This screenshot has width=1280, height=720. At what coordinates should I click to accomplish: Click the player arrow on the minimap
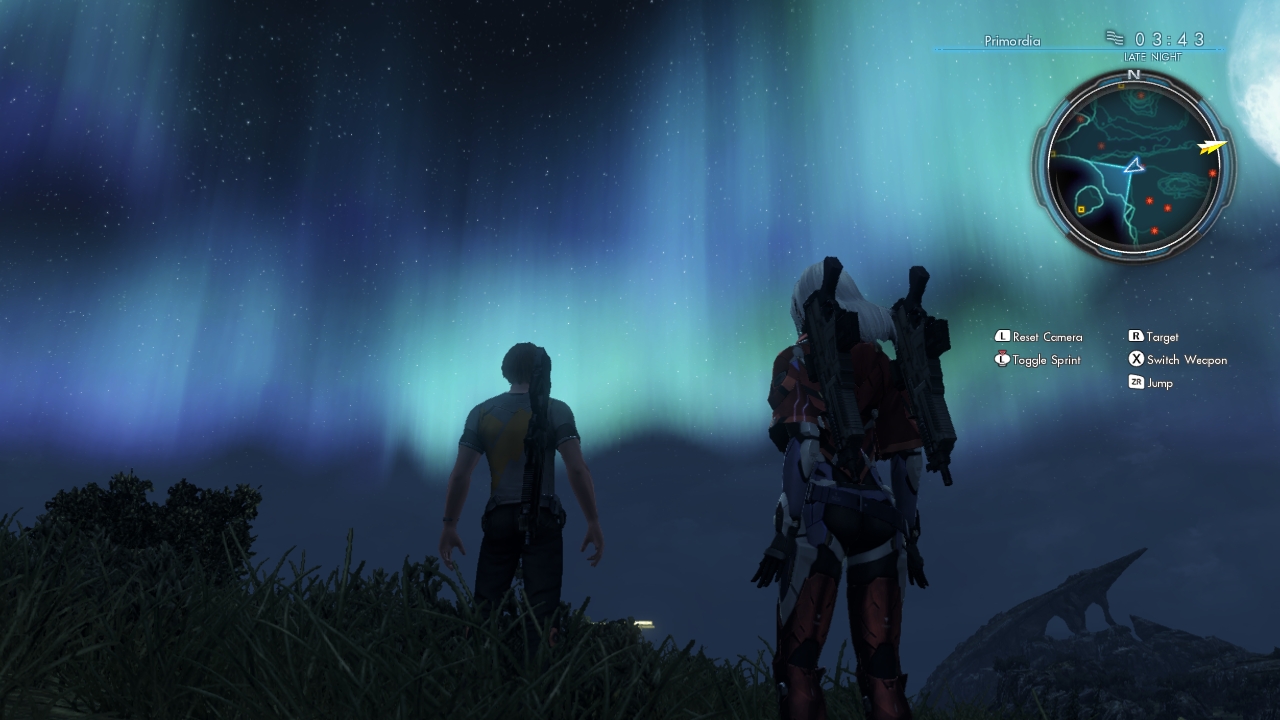point(1133,166)
